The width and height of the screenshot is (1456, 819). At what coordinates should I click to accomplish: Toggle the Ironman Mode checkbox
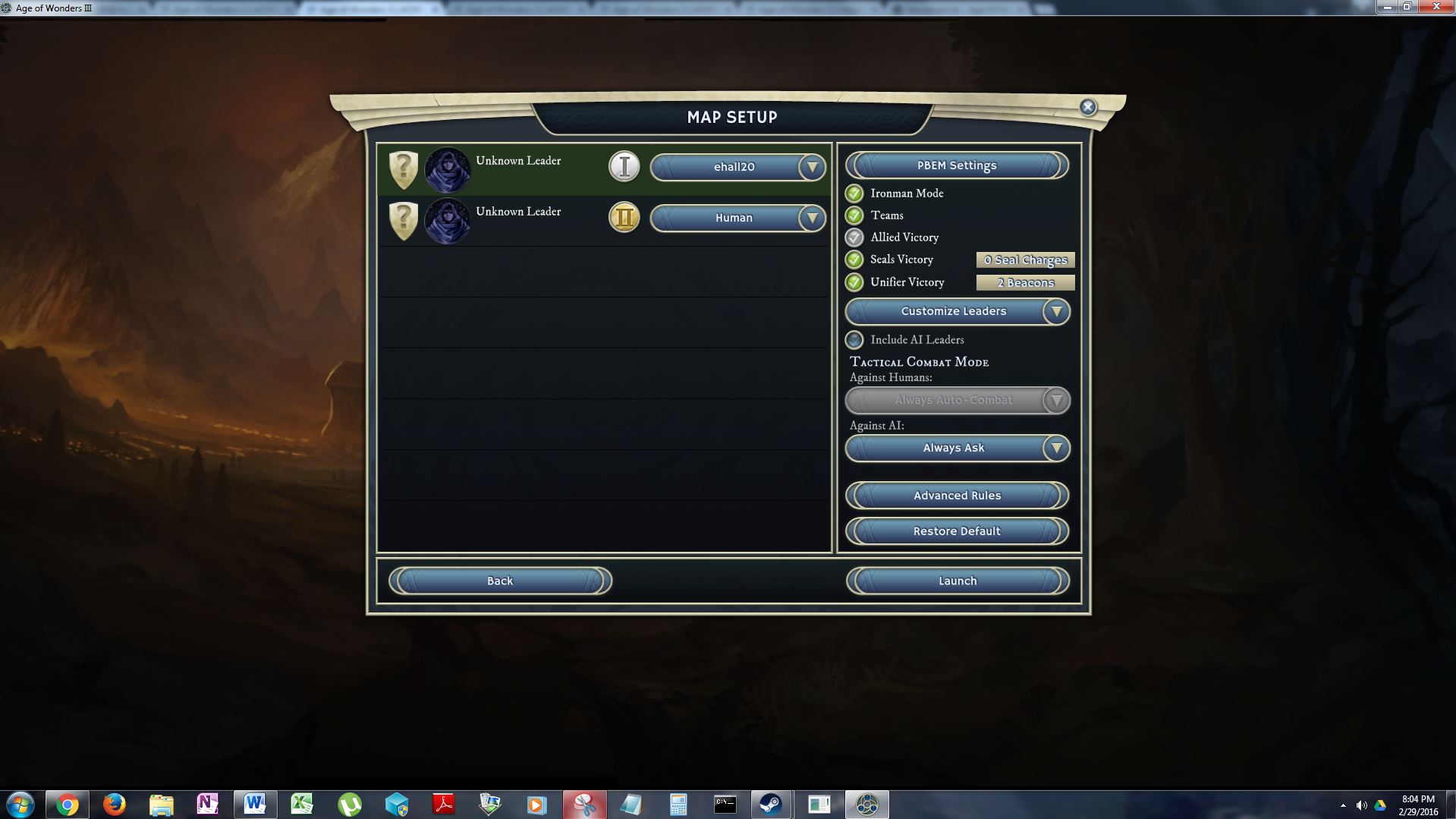tap(854, 194)
